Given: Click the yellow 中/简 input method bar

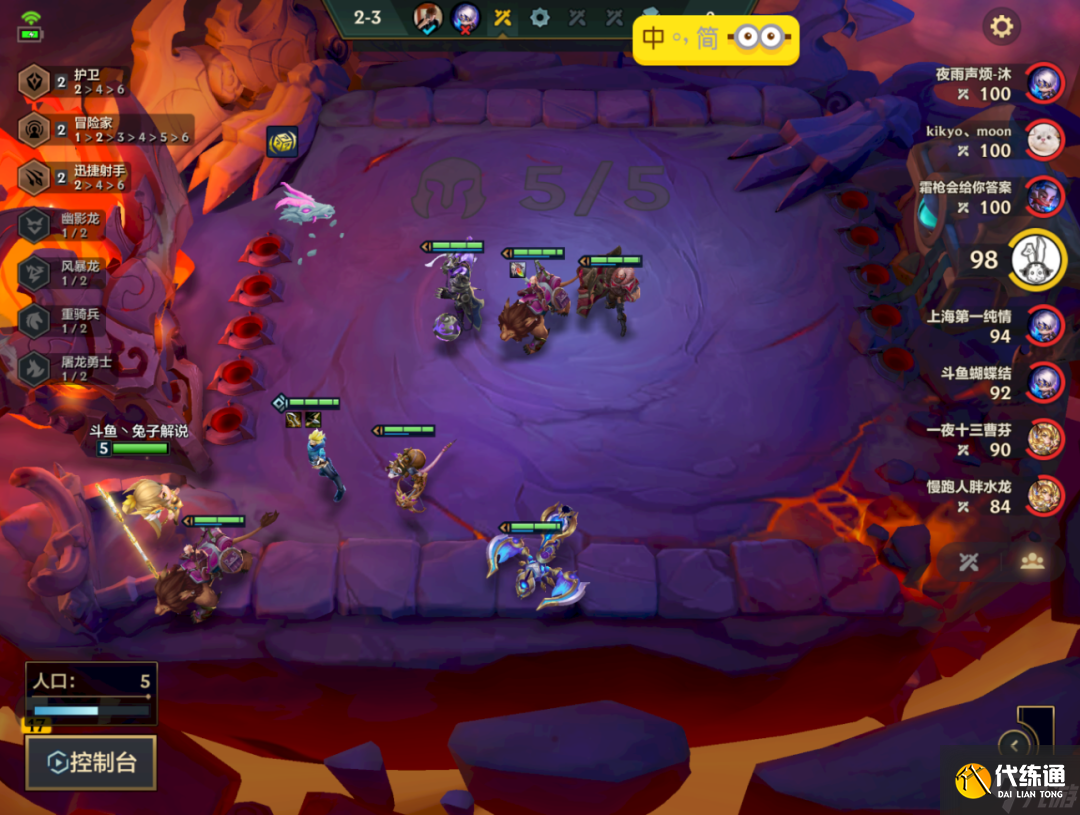Looking at the screenshot, I should point(716,40).
